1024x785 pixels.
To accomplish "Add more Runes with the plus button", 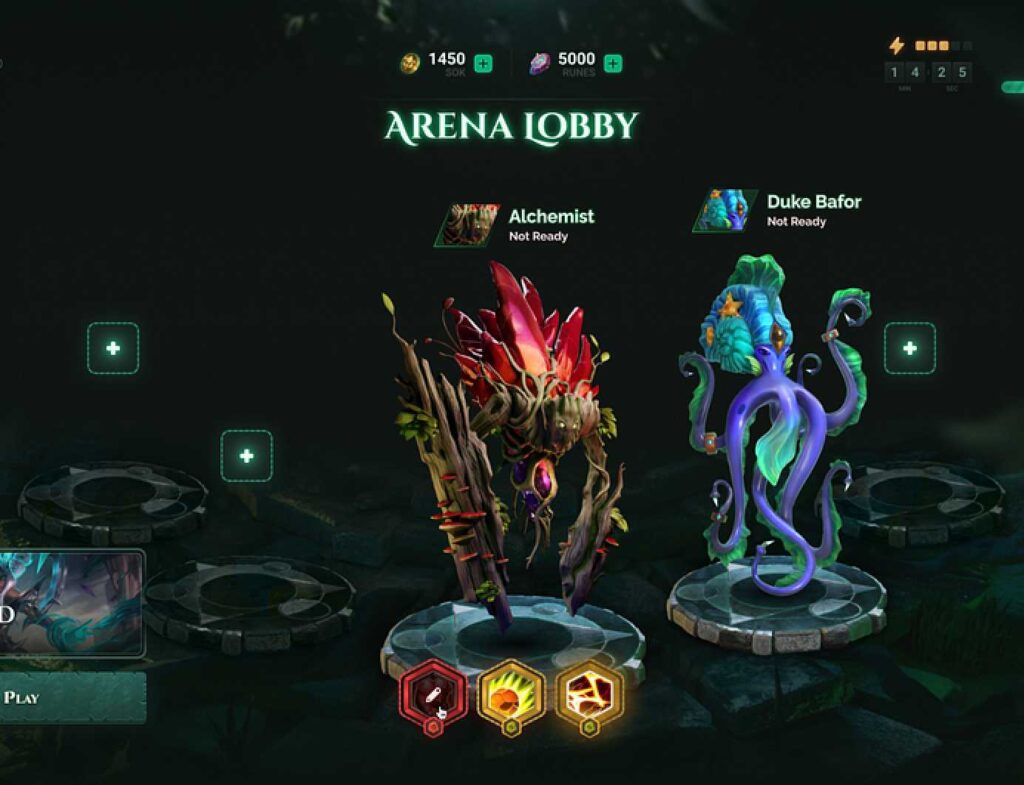I will [613, 64].
